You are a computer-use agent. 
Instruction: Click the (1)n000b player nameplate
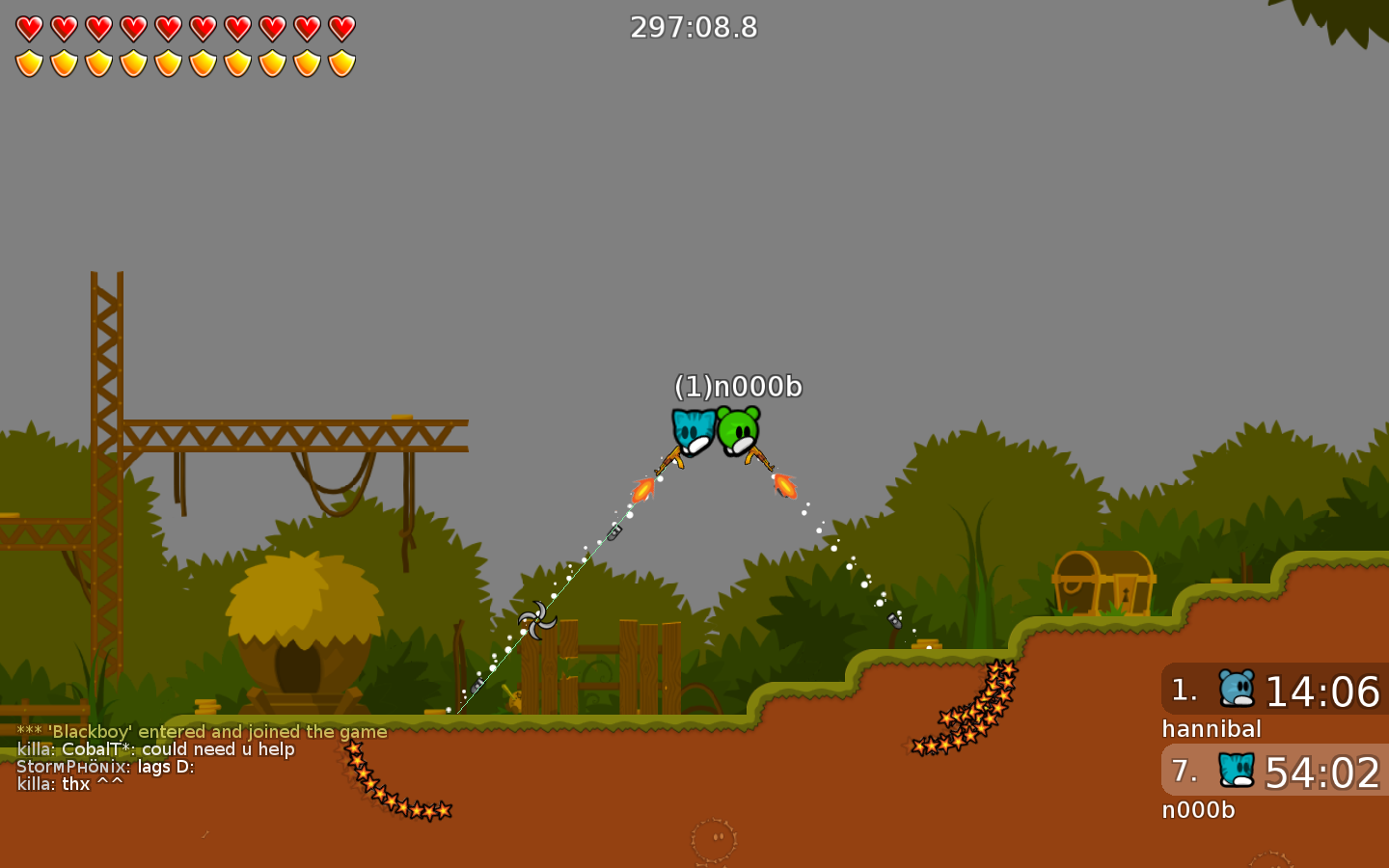(x=740, y=385)
